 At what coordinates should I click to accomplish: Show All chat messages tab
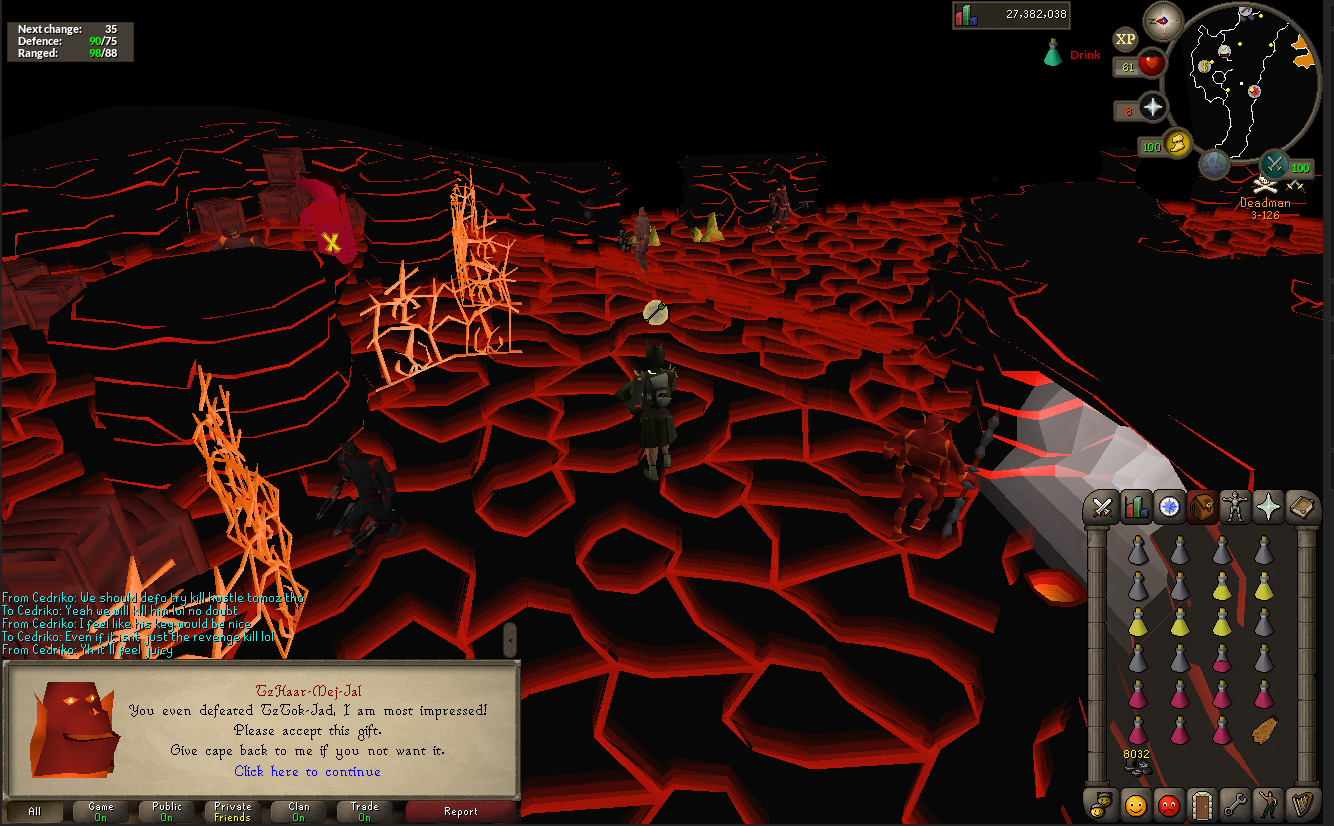35,812
